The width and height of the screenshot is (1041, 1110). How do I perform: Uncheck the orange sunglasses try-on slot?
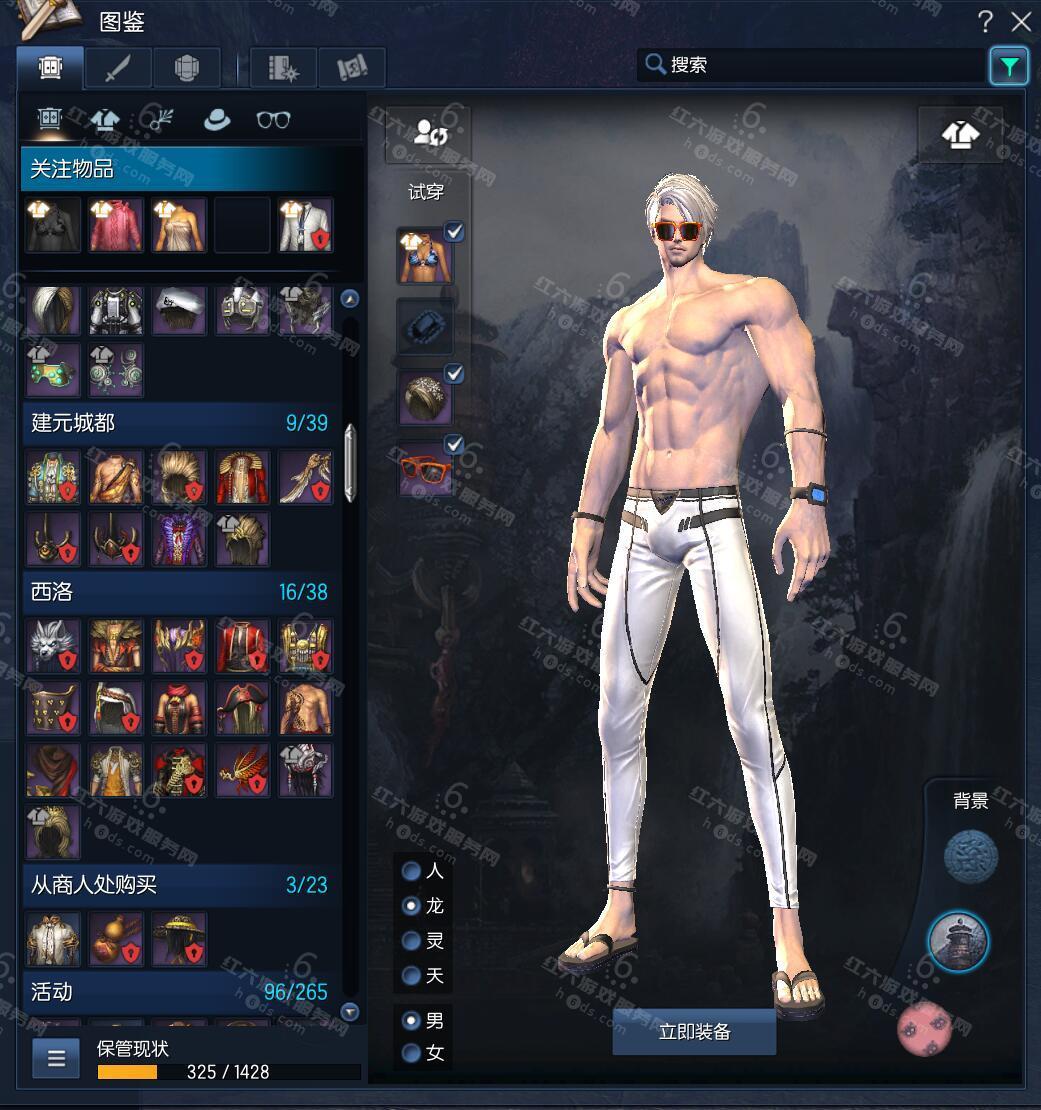[454, 444]
